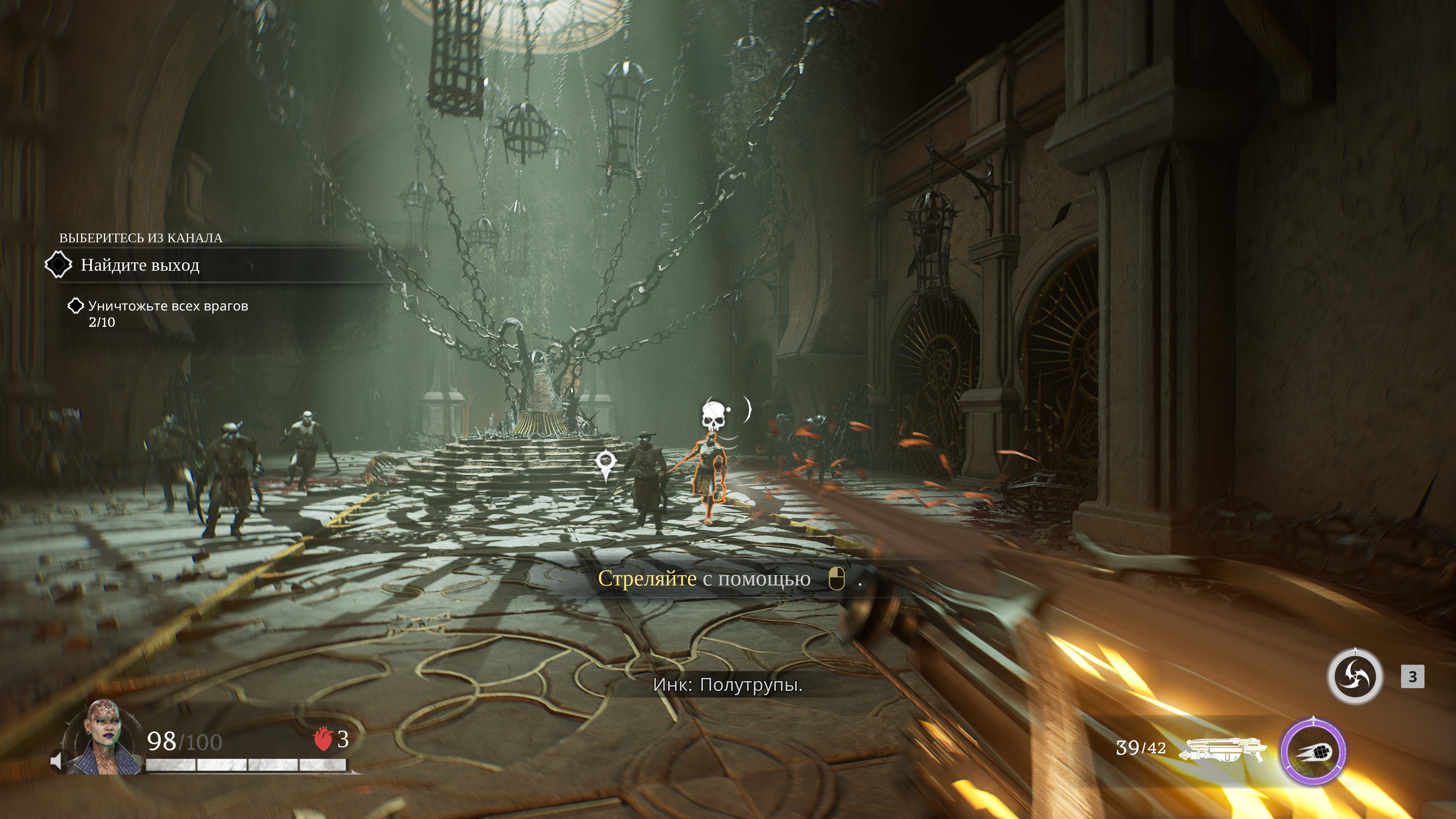Activate the swirl ability icon
Viewport: 1456px width, 819px height.
point(1354,676)
